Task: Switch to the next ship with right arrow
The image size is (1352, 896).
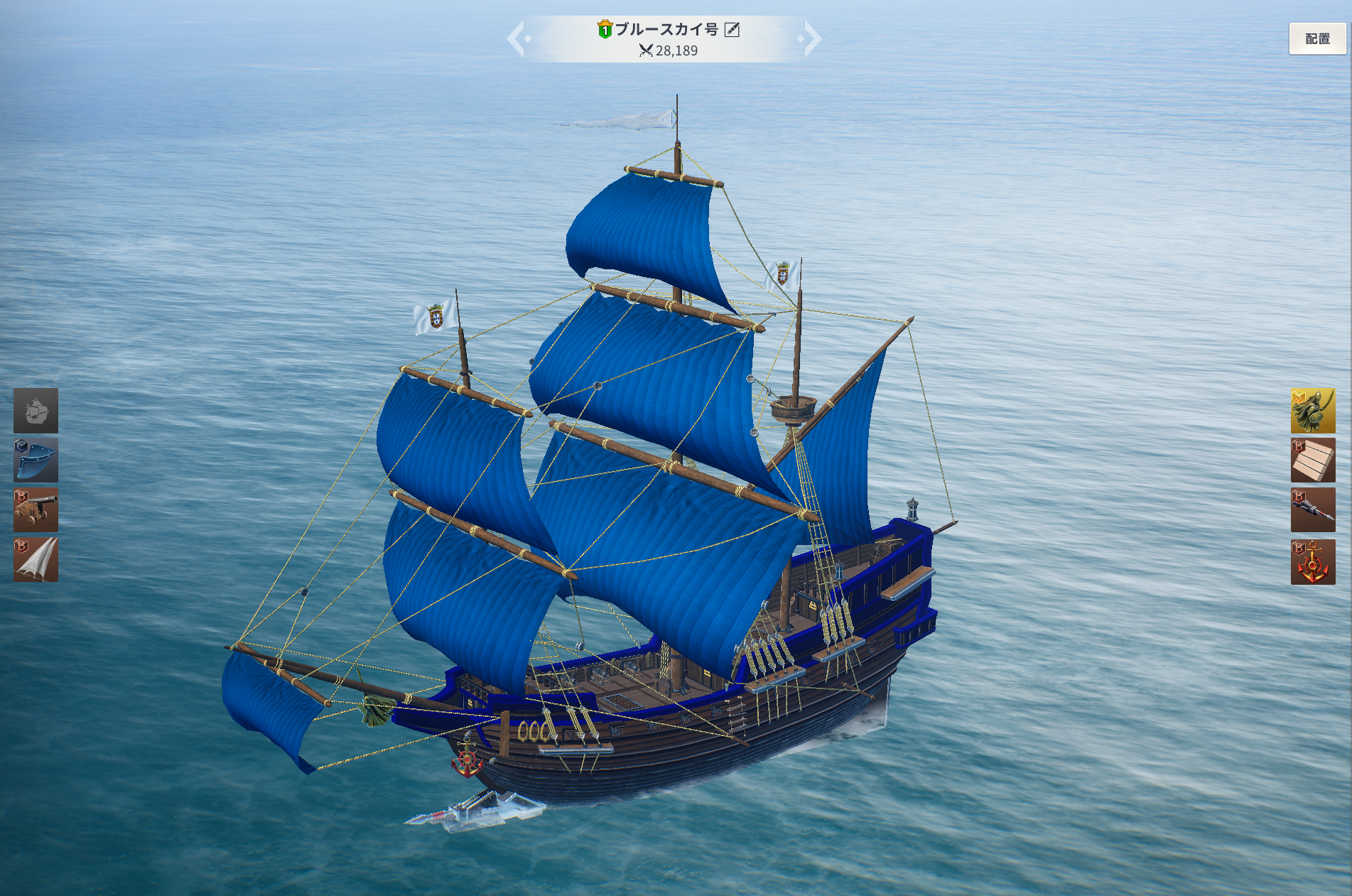Action: 811,39
